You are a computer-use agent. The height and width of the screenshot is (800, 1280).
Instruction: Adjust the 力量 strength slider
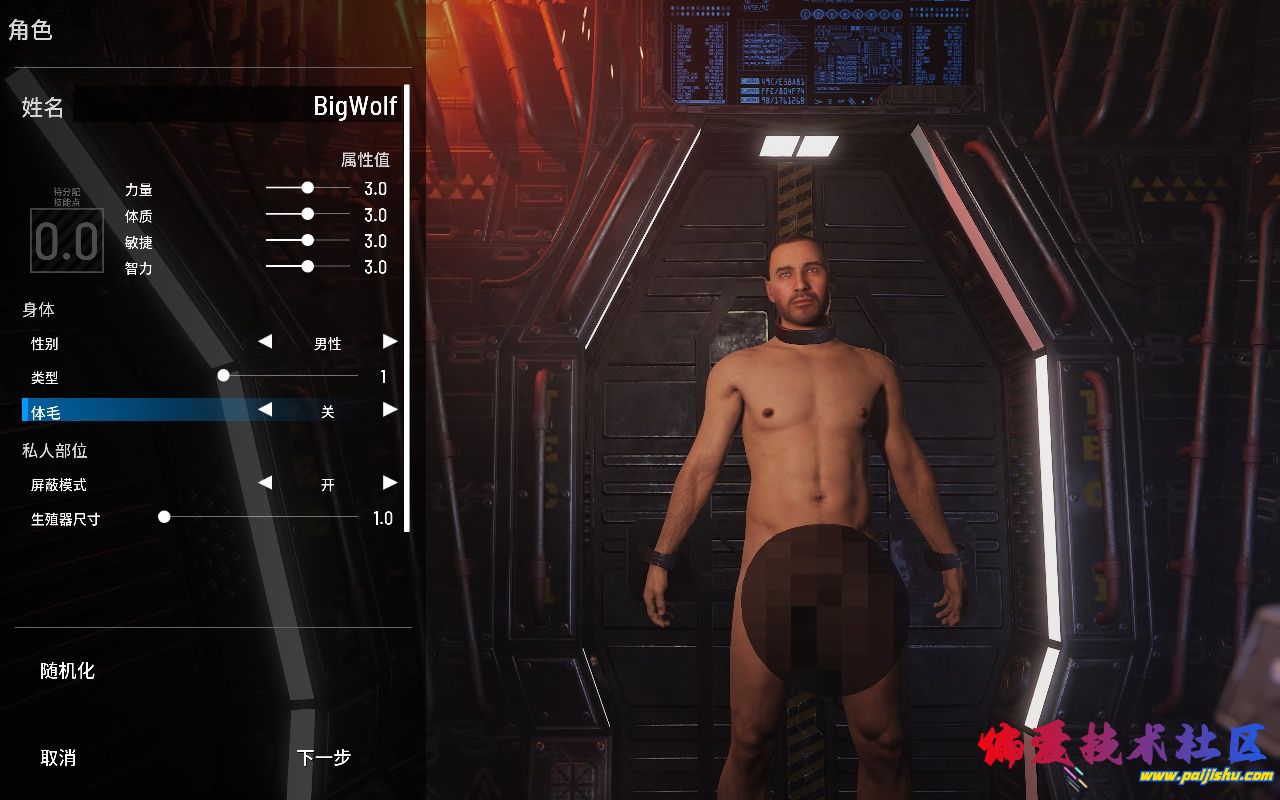(x=307, y=188)
